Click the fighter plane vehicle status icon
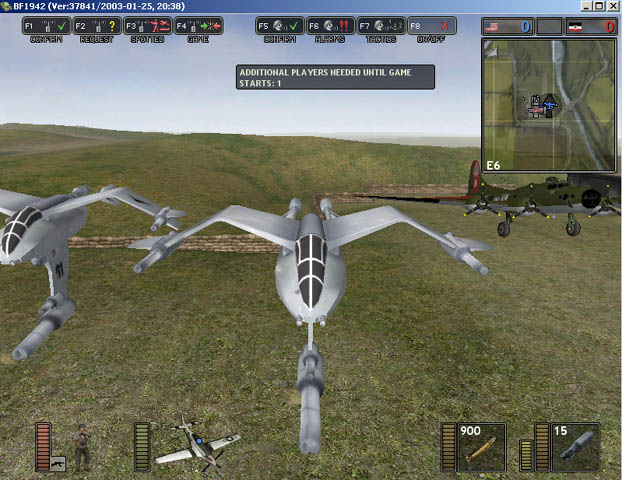Image resolution: width=622 pixels, height=480 pixels. (x=199, y=446)
